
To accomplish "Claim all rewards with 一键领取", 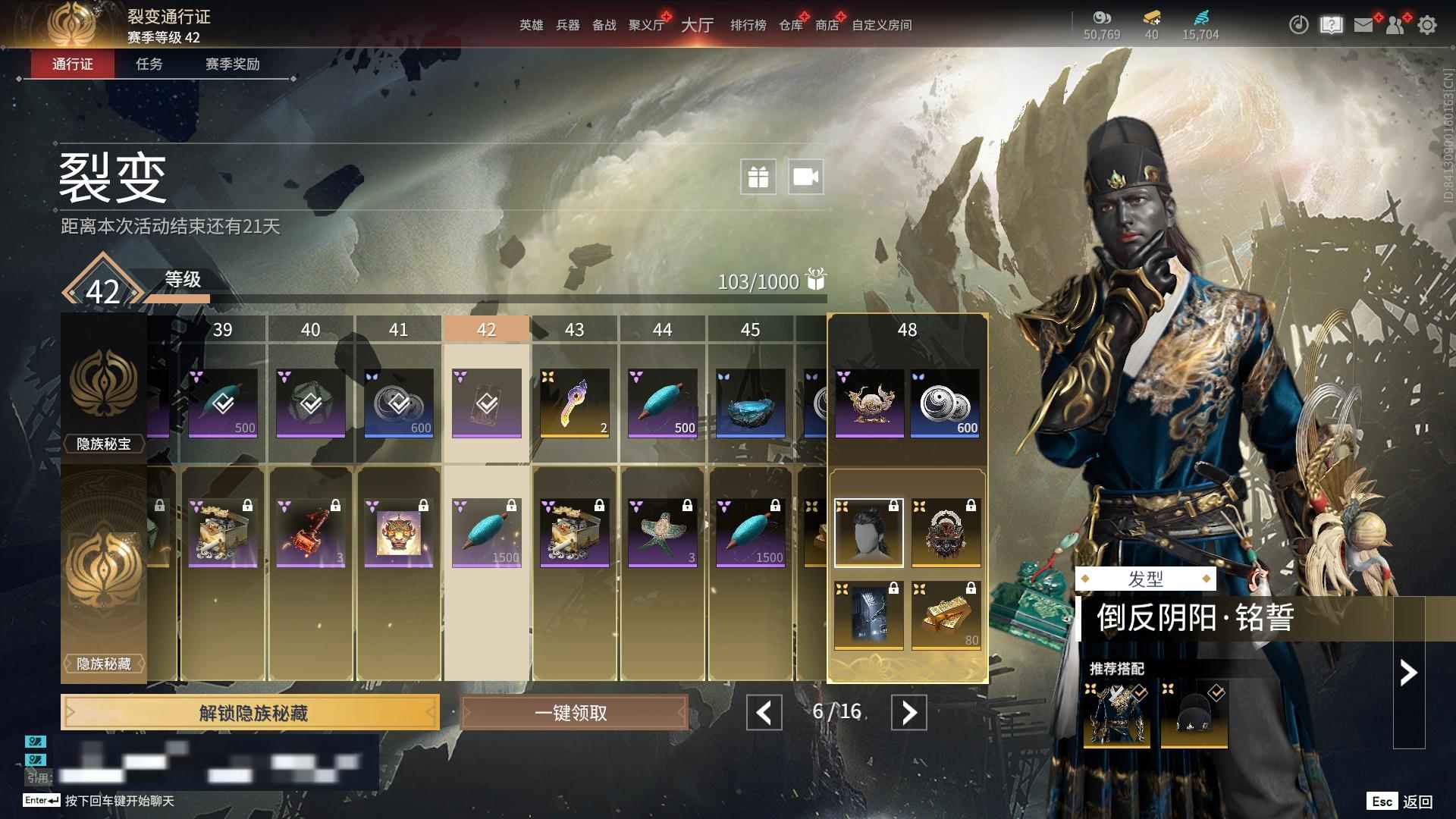I will click(573, 713).
